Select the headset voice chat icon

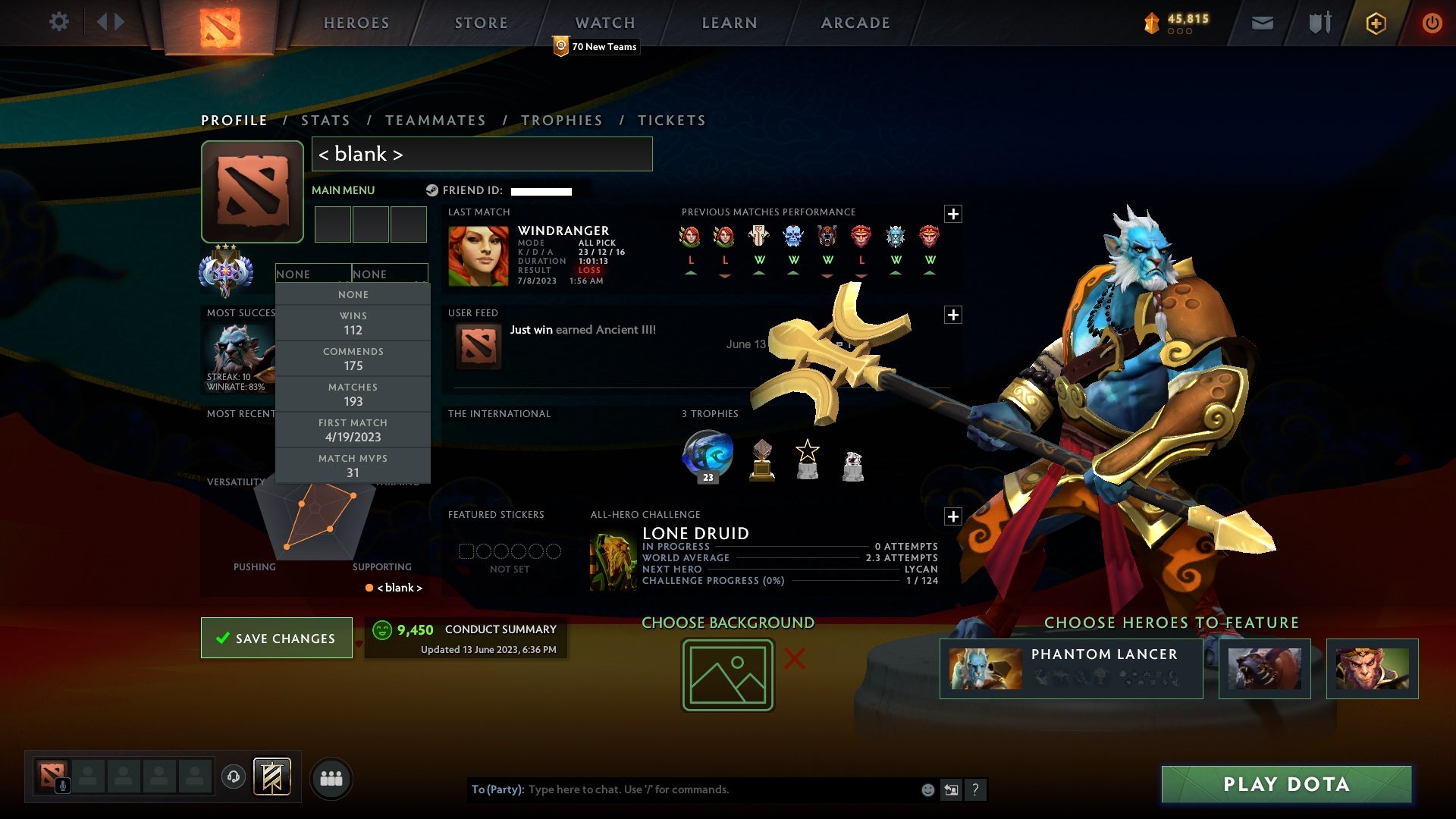232,777
